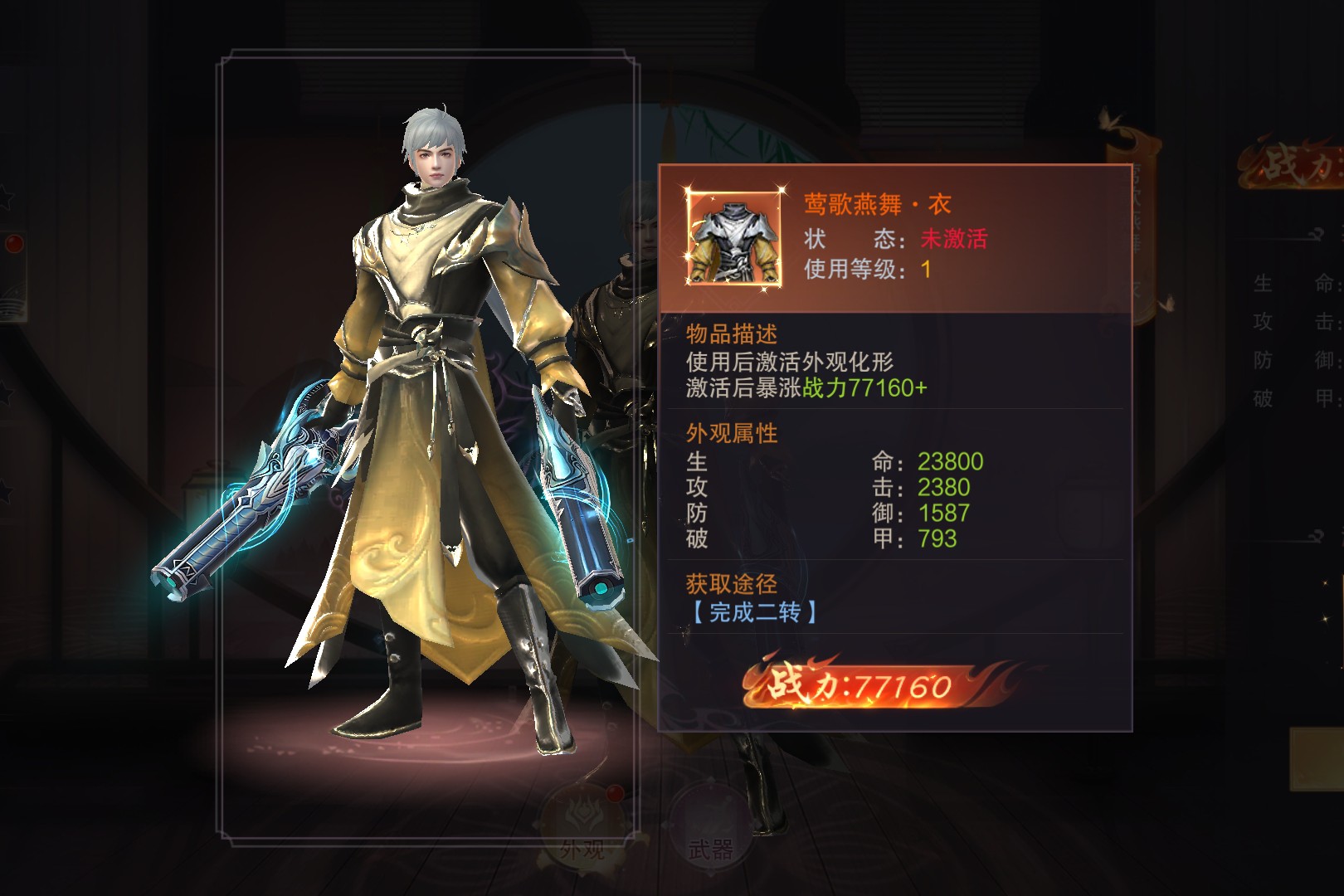This screenshot has height=896, width=1344.
Task: Click the 莺歌燕舞·衣 outfit icon
Action: tap(734, 237)
